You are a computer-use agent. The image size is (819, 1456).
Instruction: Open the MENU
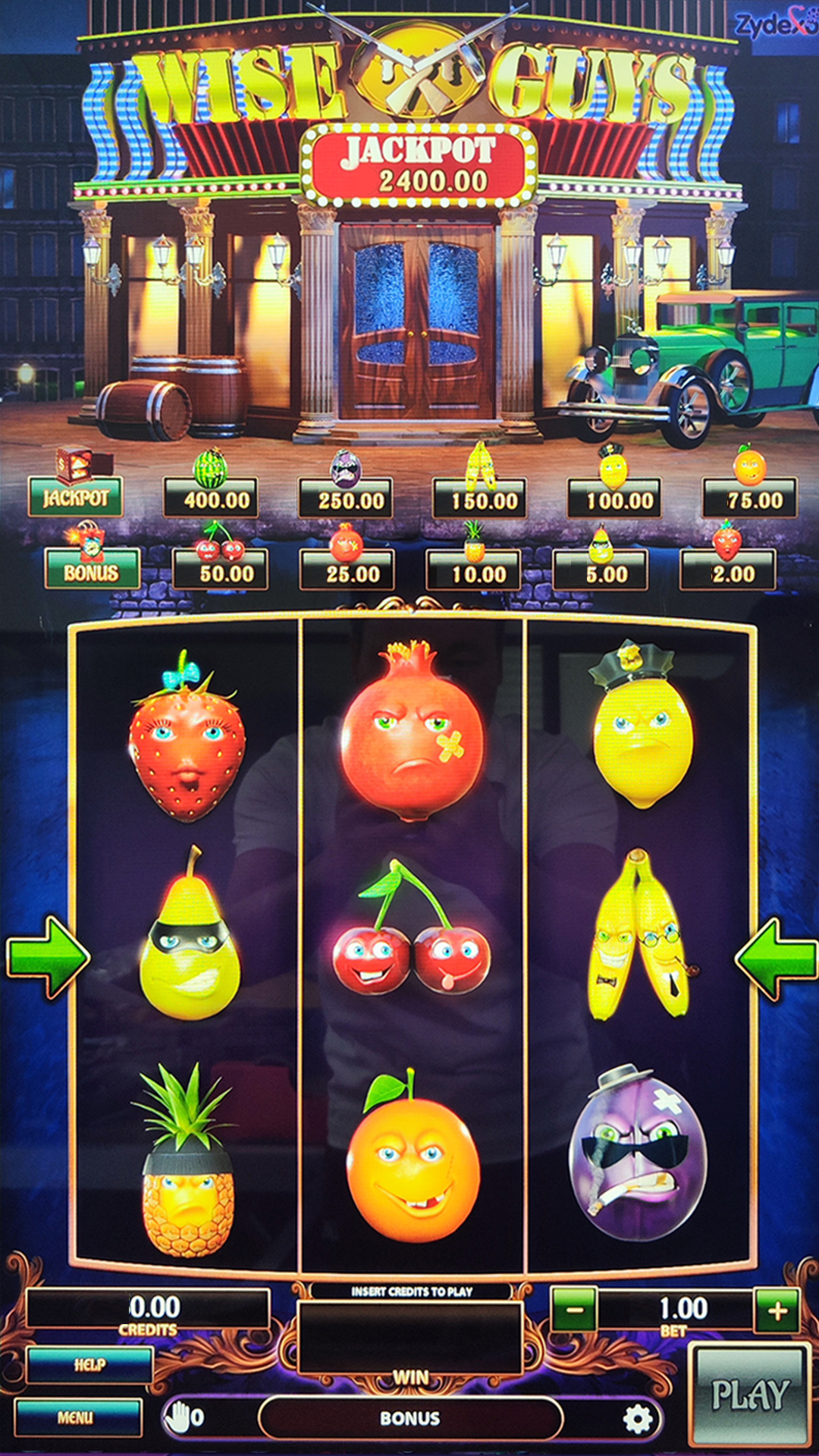tap(77, 1417)
